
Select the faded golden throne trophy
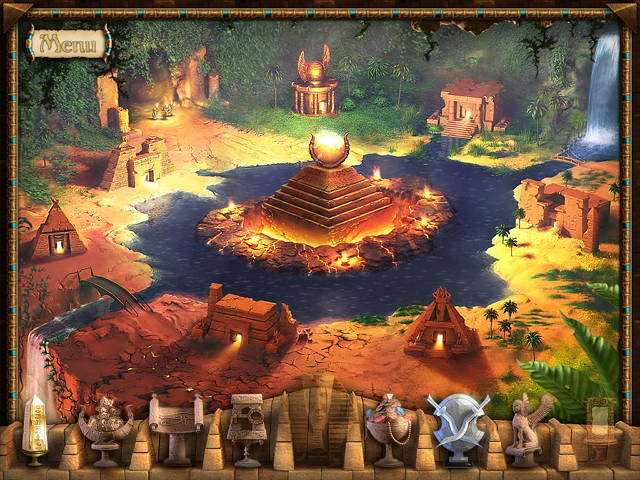[598, 427]
